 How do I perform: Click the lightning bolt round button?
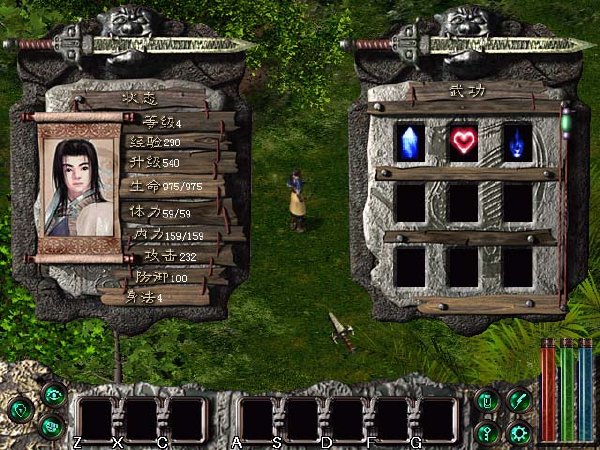point(518,400)
